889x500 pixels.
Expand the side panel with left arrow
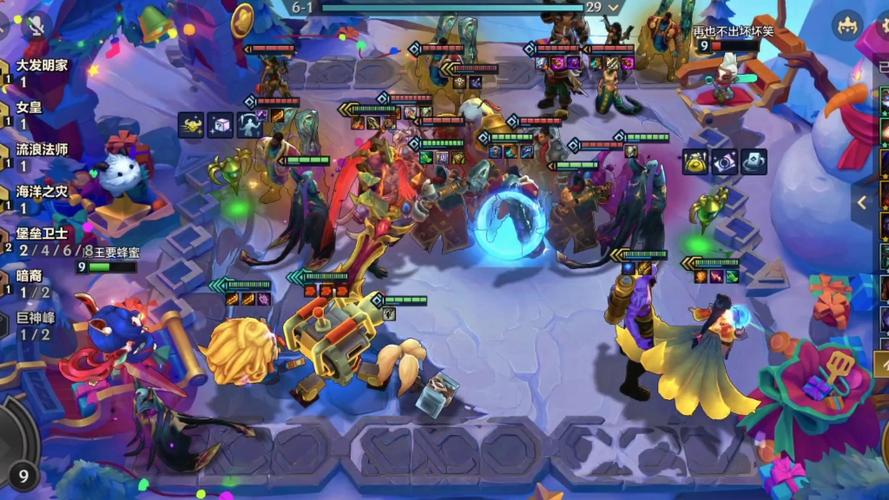pos(862,203)
